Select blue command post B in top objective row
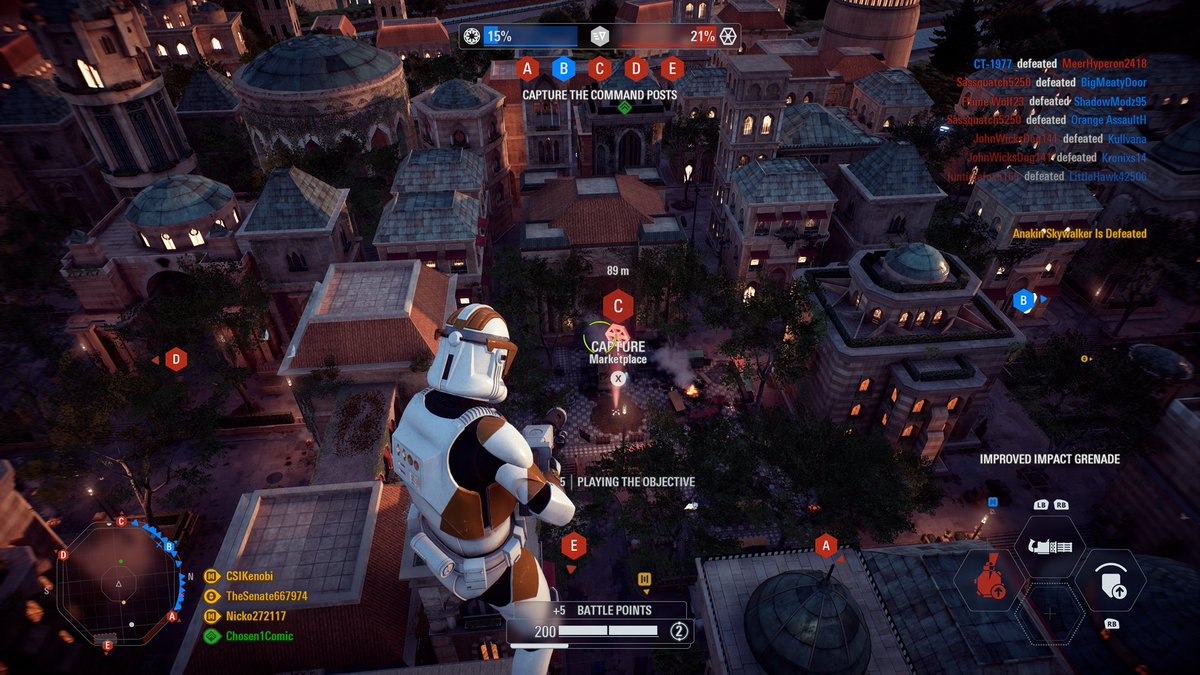1200x675 pixels. 564,69
